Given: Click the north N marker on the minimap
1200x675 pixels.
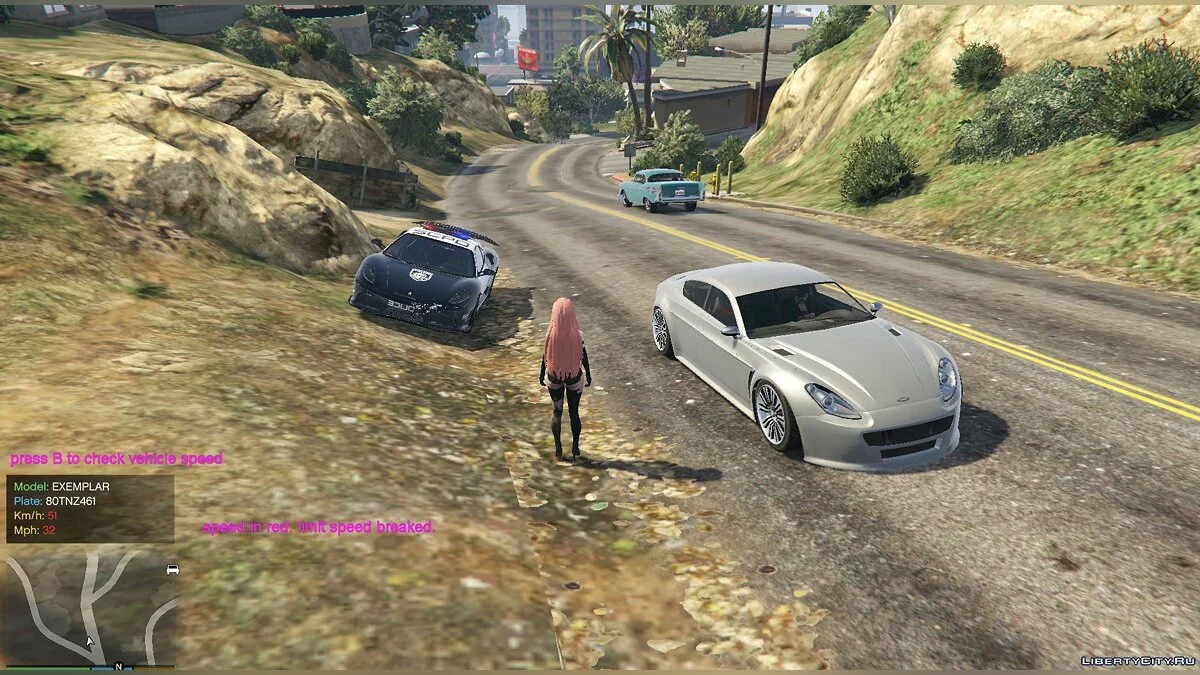Looking at the screenshot, I should click(x=118, y=666).
